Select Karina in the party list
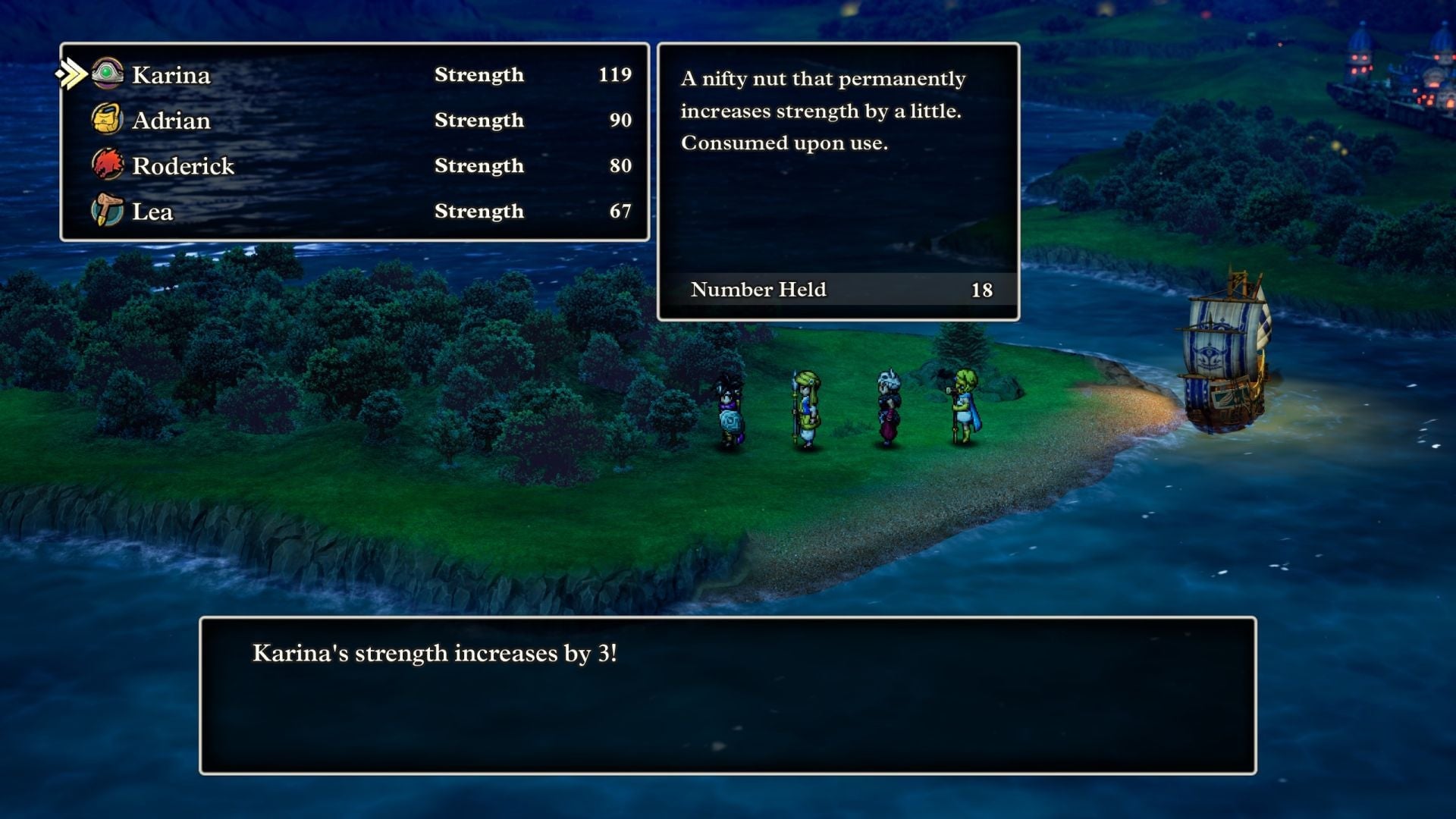The height and width of the screenshot is (819, 1456). click(171, 75)
